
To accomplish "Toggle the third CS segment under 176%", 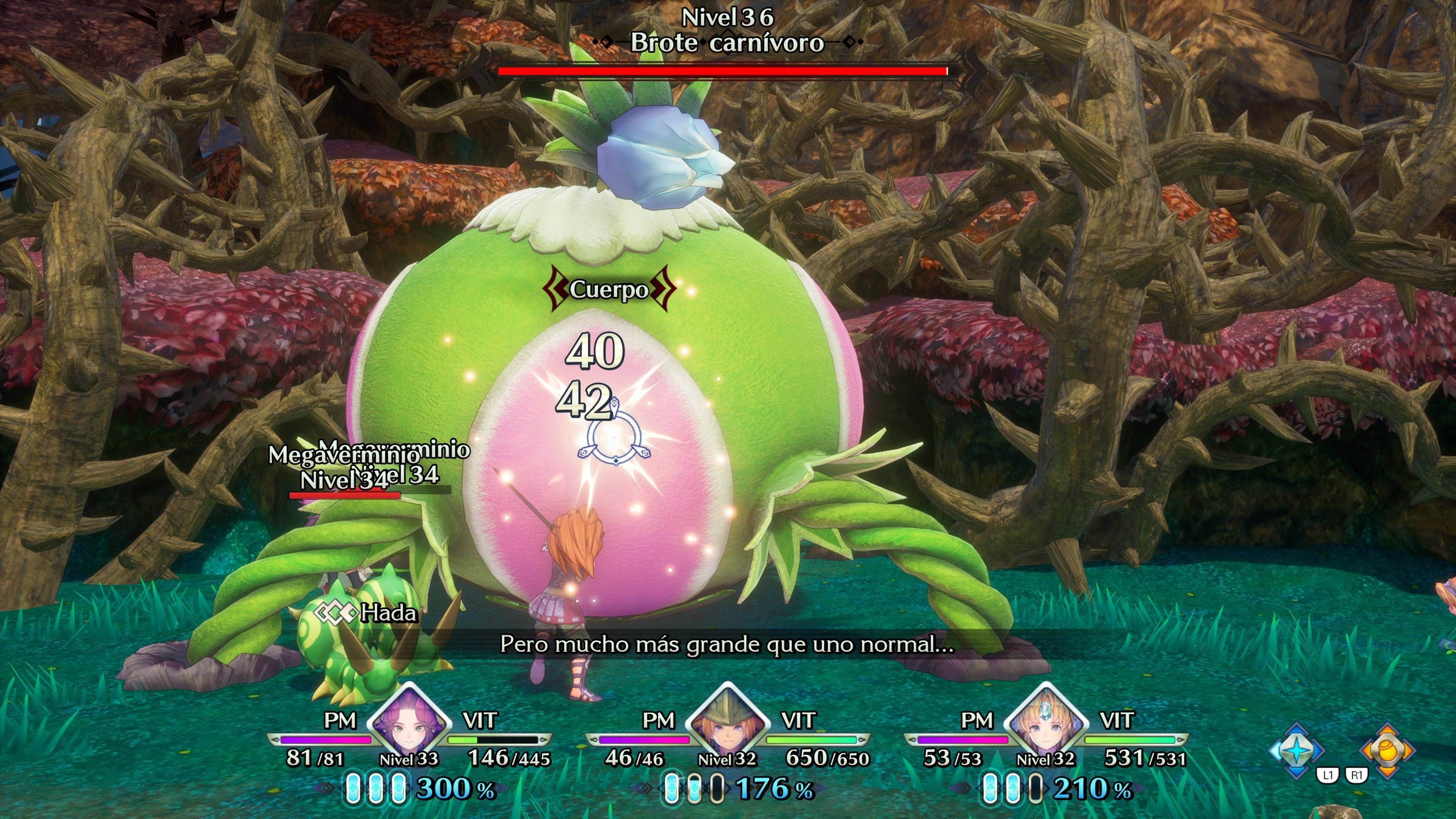I will click(717, 789).
